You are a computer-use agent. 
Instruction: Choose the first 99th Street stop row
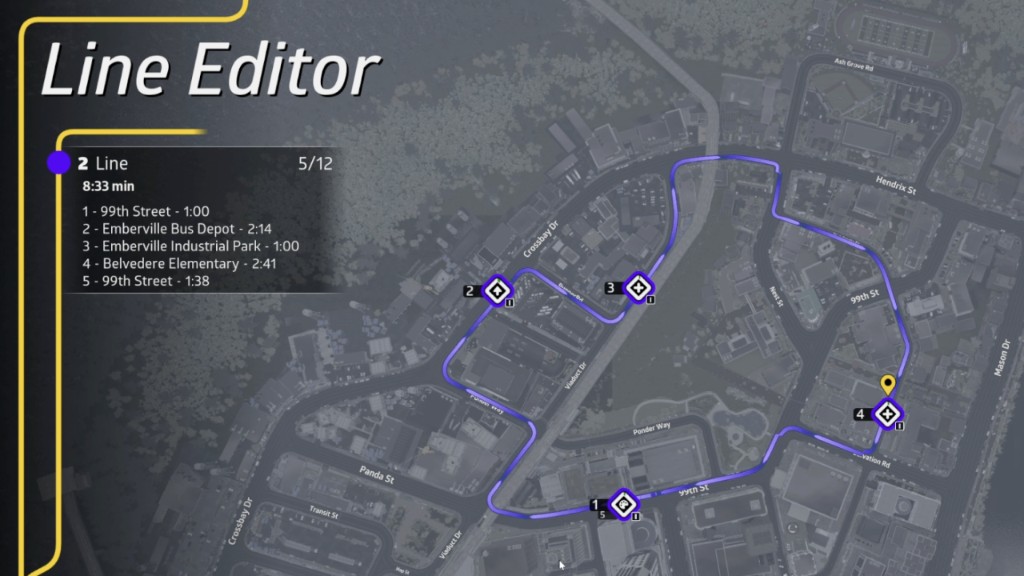pos(147,211)
